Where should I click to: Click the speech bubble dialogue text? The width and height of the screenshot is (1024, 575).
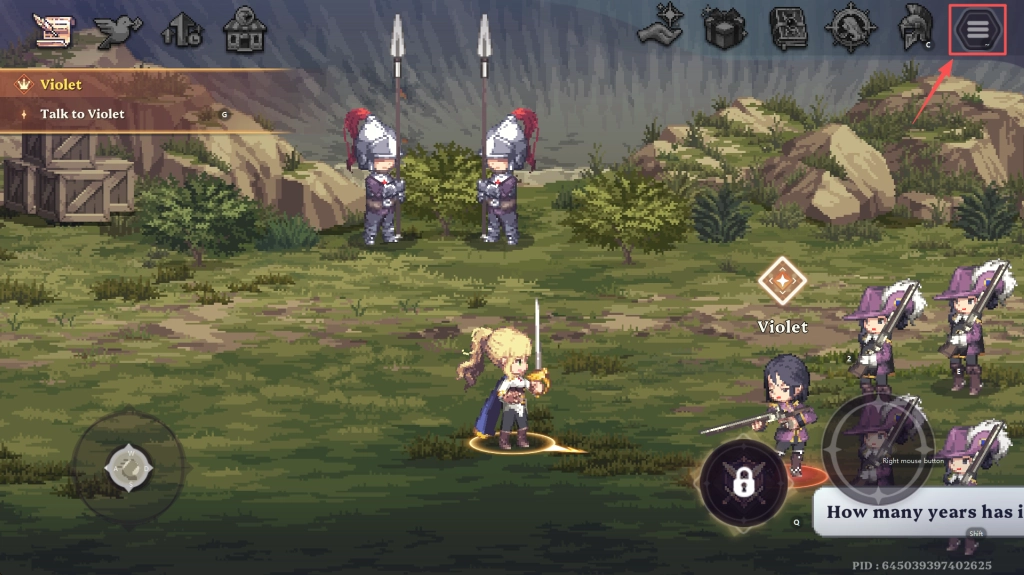[x=920, y=512]
